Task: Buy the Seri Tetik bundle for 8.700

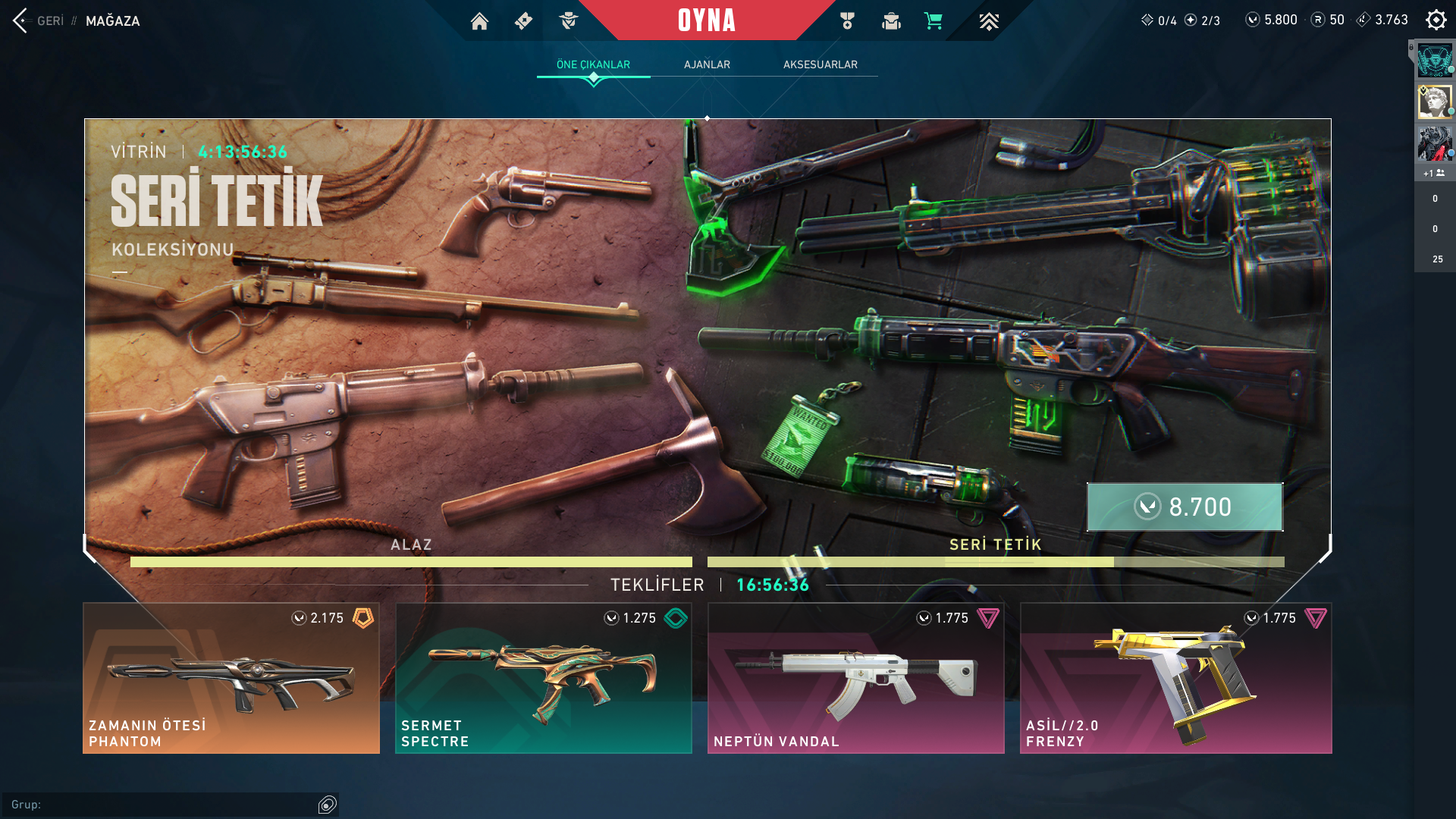Action: coord(1185,507)
